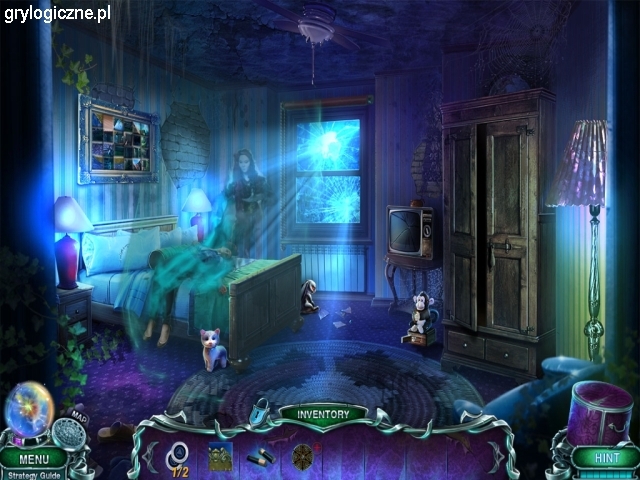Pick the batteries from inventory
Image resolution: width=640 pixels, height=480 pixels.
click(x=261, y=456)
